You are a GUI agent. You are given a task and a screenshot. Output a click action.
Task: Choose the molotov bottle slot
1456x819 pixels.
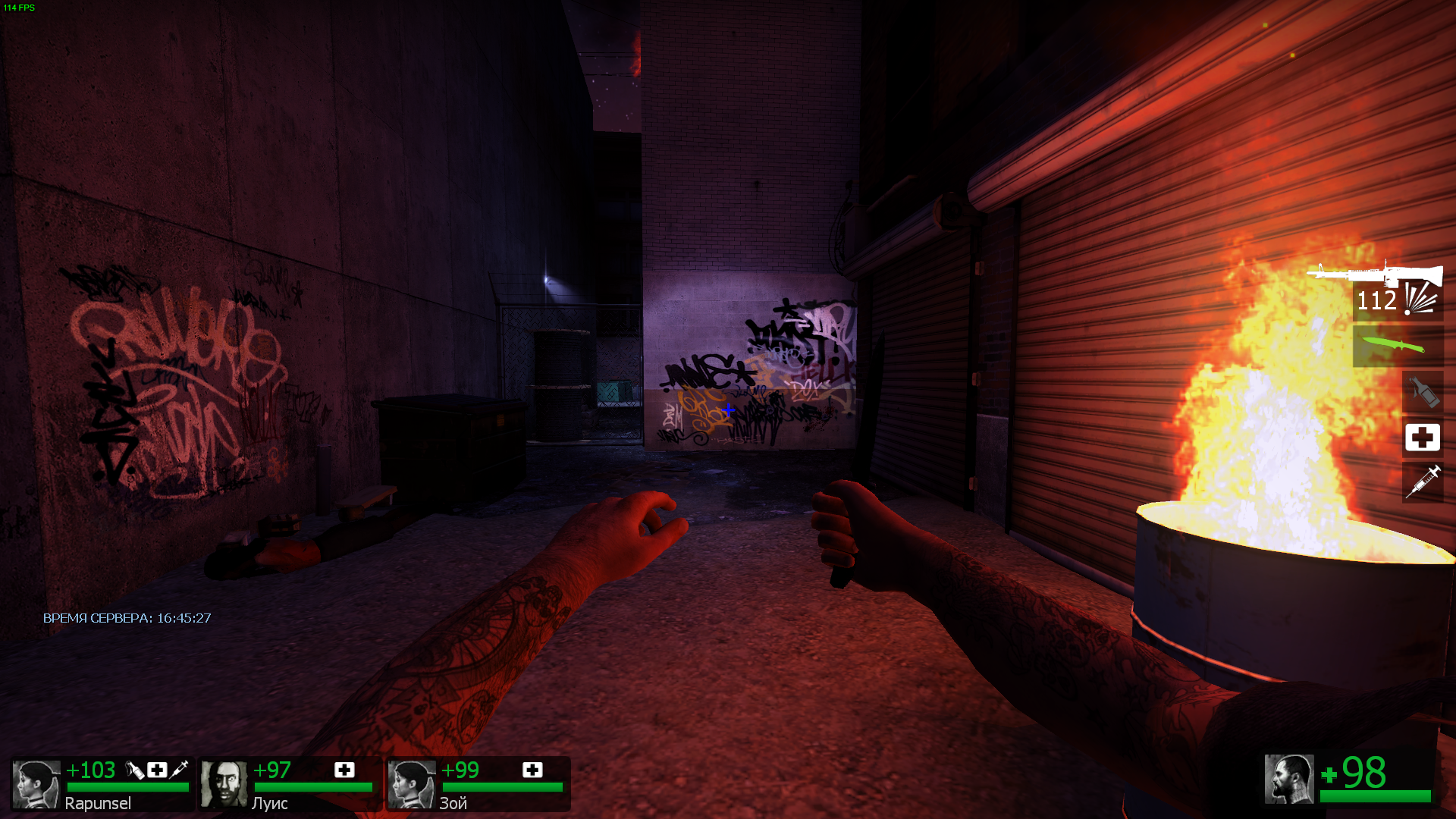click(x=1423, y=392)
